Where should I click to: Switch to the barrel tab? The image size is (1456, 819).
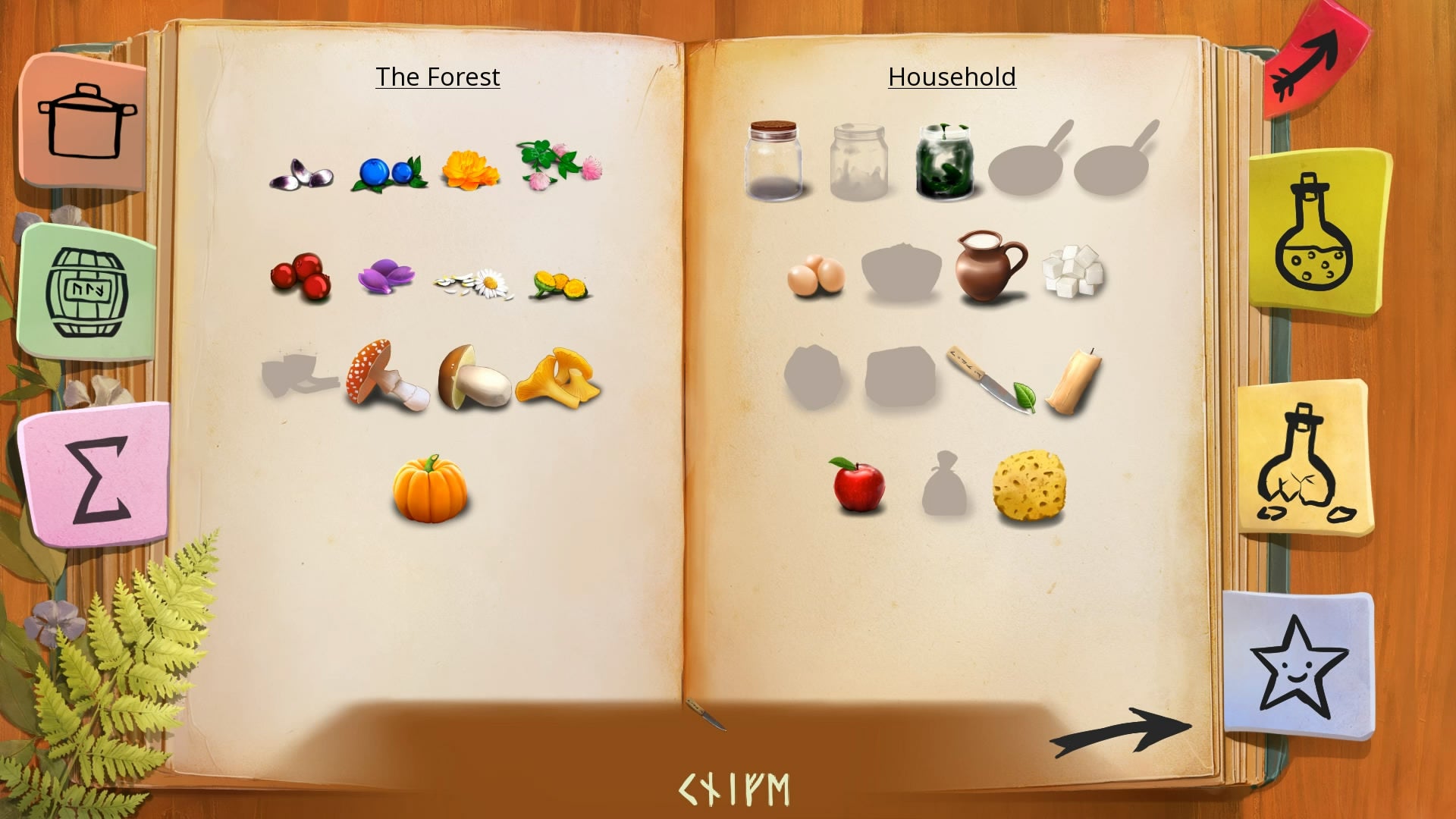pos(87,292)
